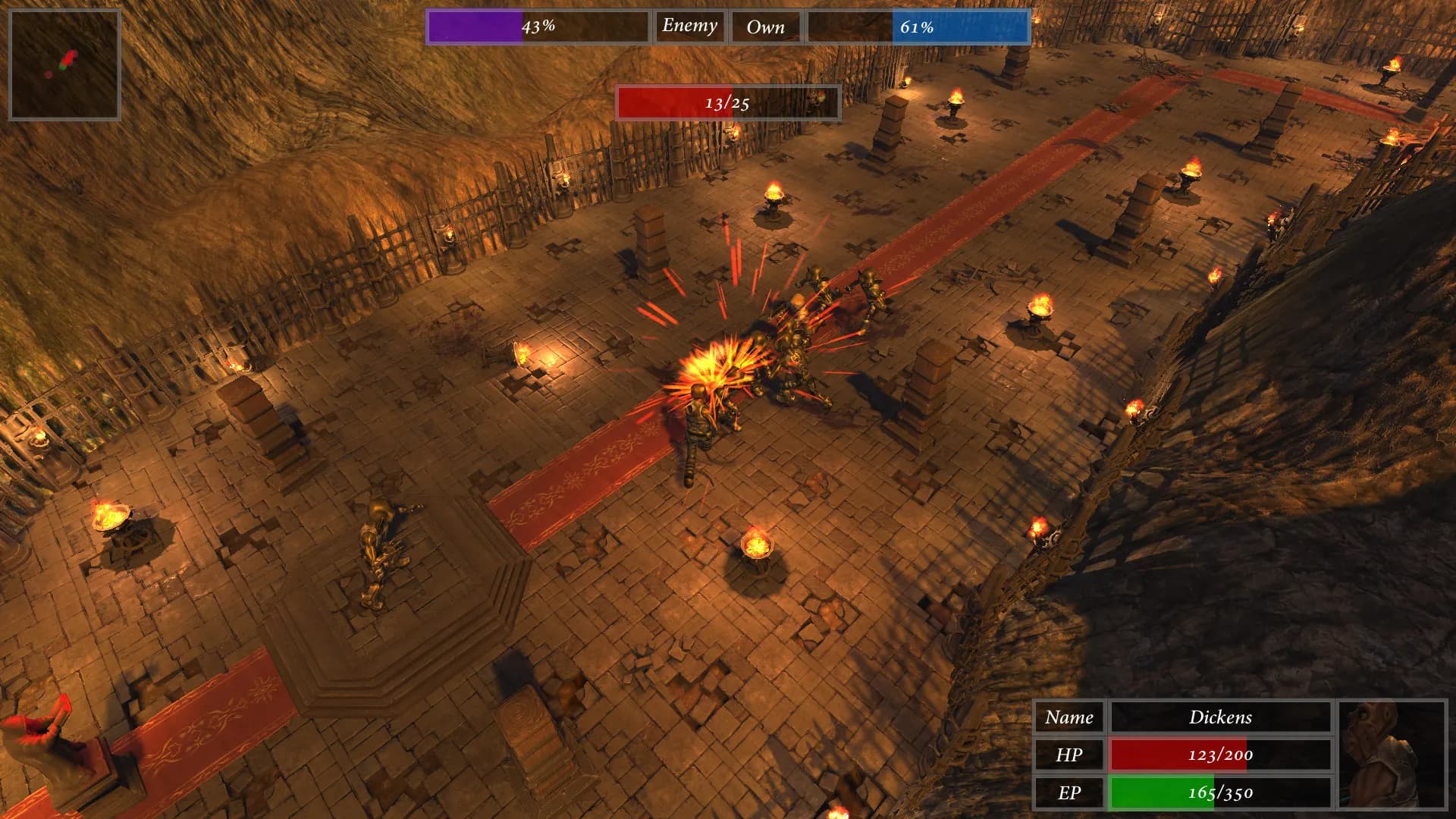Toggle the Own label in the top bar

[x=765, y=26]
